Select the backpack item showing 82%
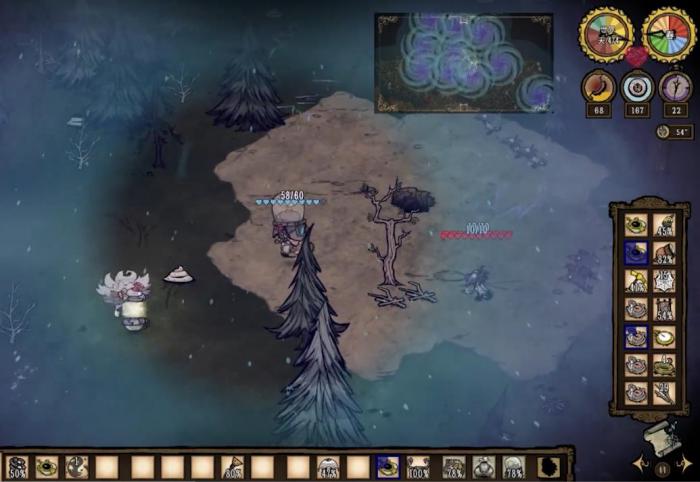The height and width of the screenshot is (482, 700). point(661,253)
